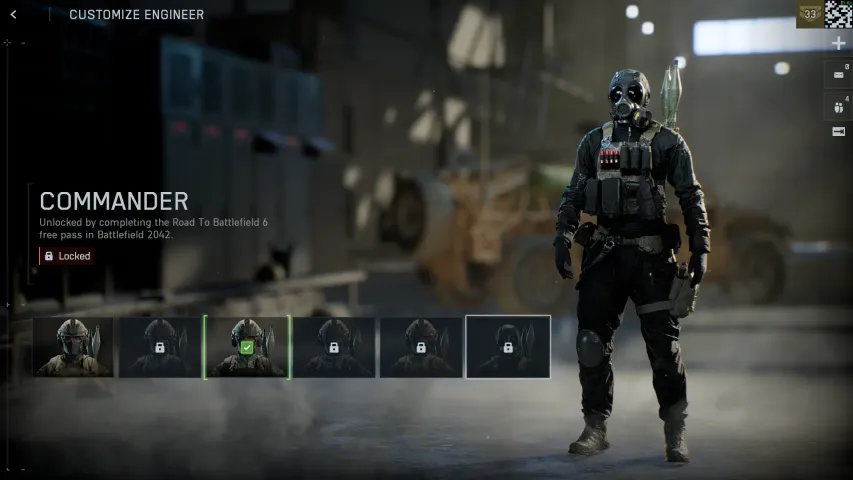Go back using the arrow beside Customize Engineer
Screen dimensions: 853x480
13,14
